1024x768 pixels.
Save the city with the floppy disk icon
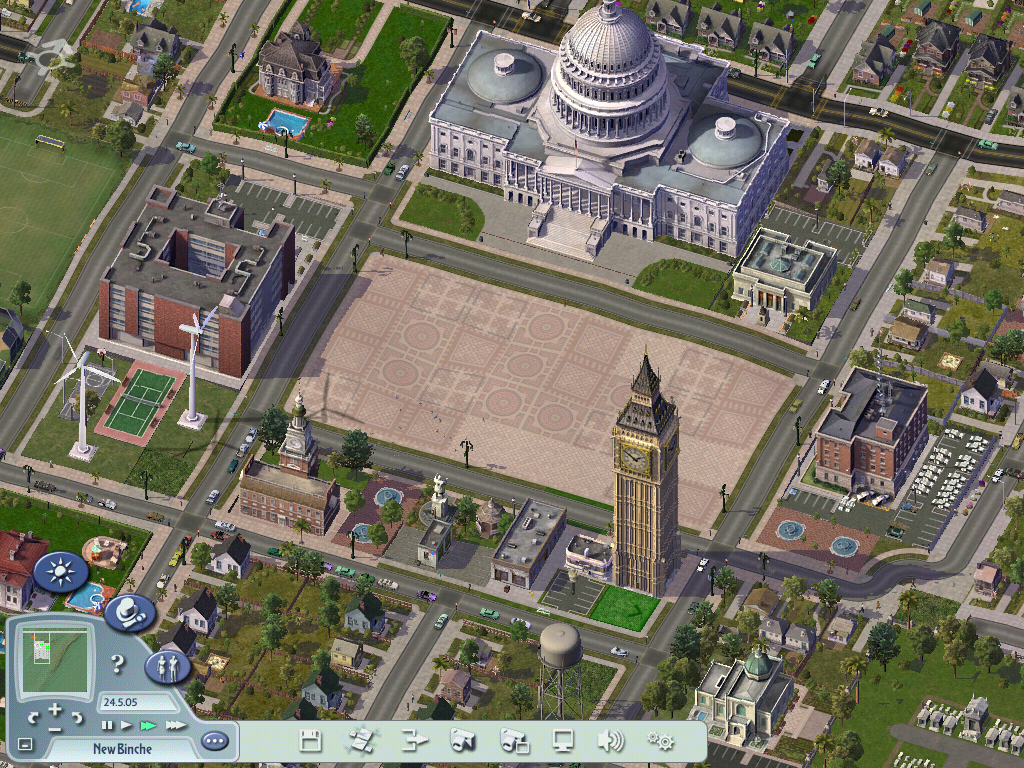click(311, 741)
